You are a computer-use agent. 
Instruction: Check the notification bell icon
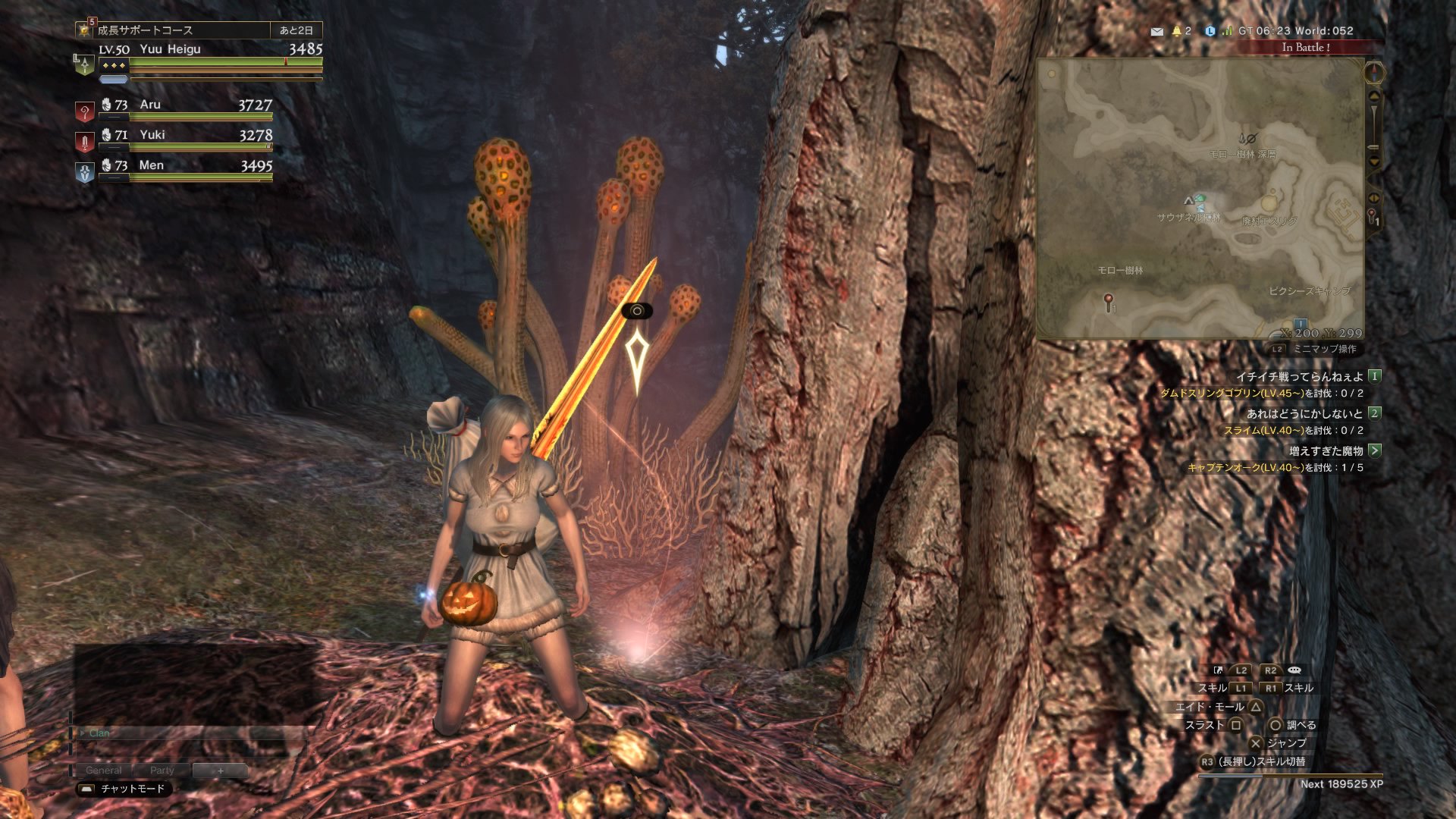pyautogui.click(x=1177, y=31)
